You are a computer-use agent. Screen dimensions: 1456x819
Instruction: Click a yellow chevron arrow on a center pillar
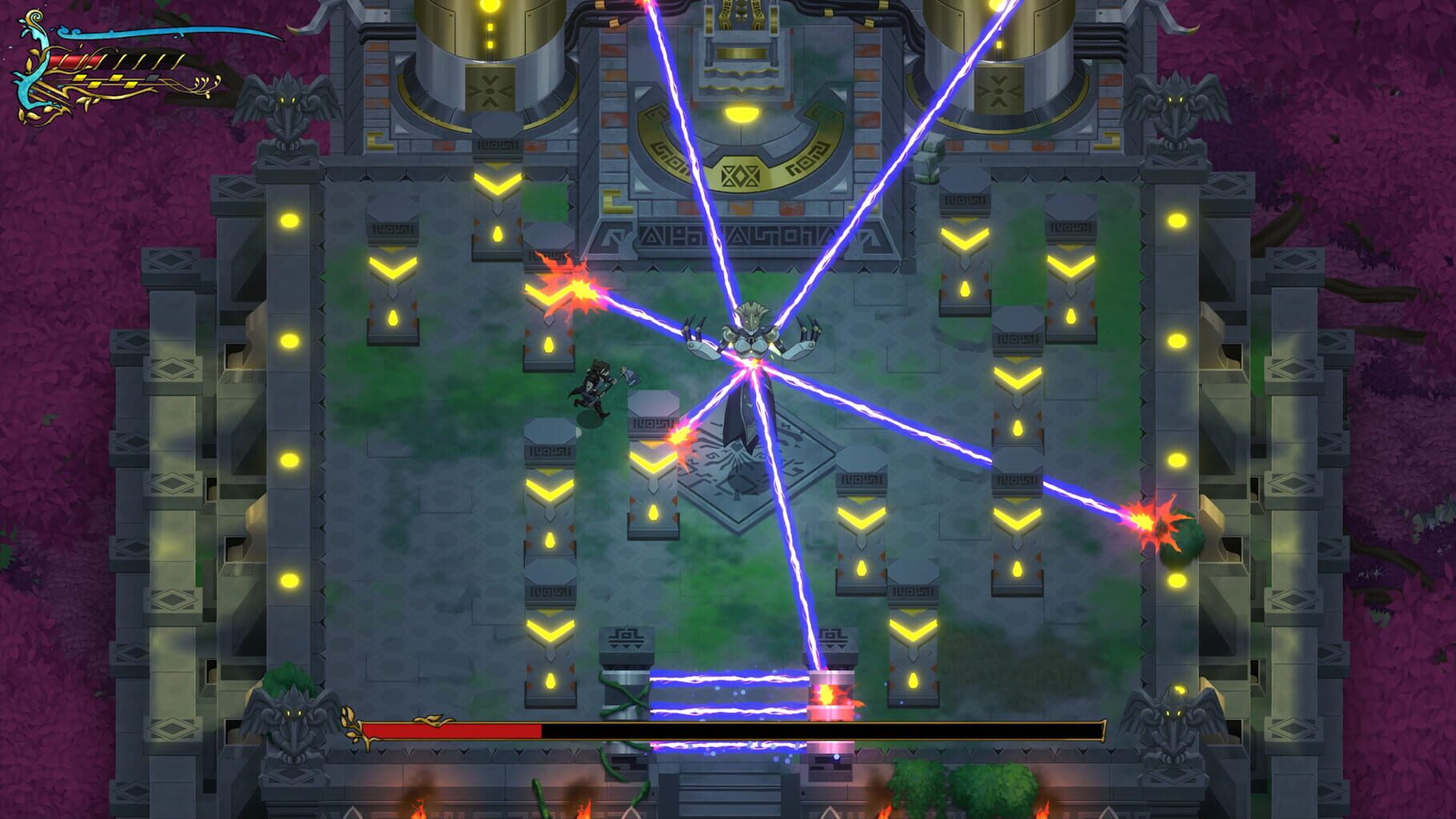548,488
